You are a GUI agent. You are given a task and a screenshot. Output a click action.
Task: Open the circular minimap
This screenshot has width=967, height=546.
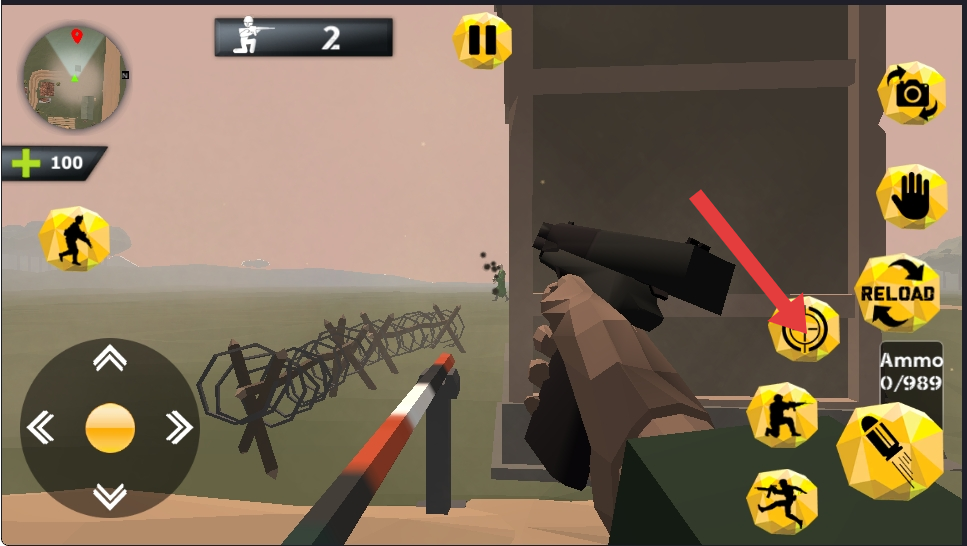(x=74, y=78)
